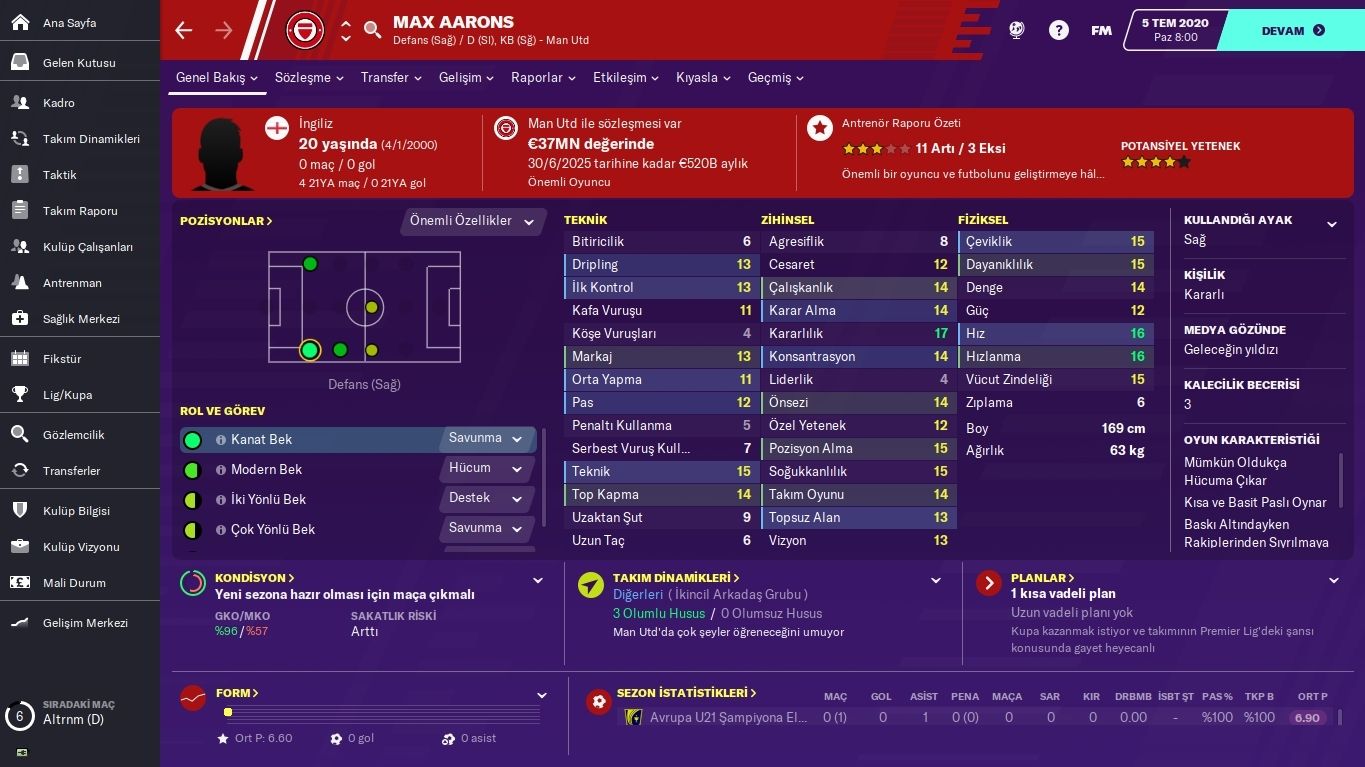Toggle the Kanat Bek role highlight circle

tap(194, 439)
